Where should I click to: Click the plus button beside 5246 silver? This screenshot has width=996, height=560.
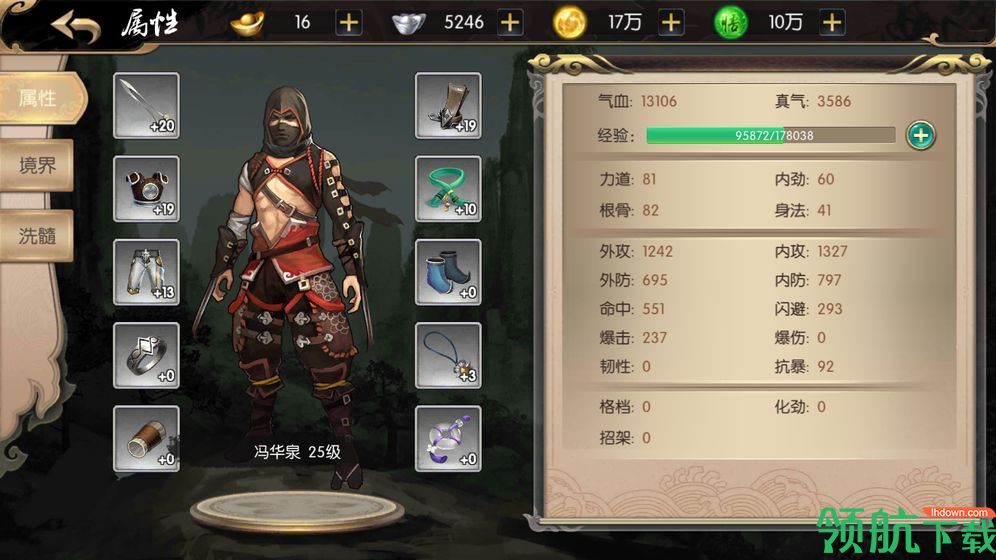point(509,22)
